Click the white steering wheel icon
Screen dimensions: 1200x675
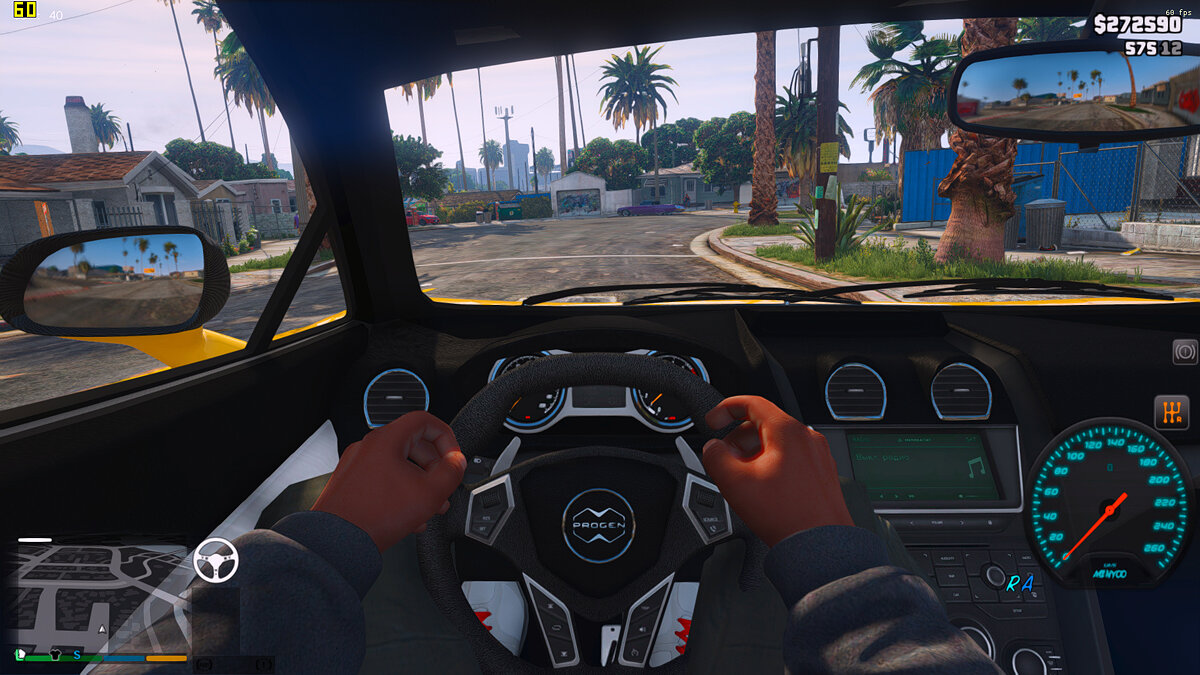pos(215,560)
